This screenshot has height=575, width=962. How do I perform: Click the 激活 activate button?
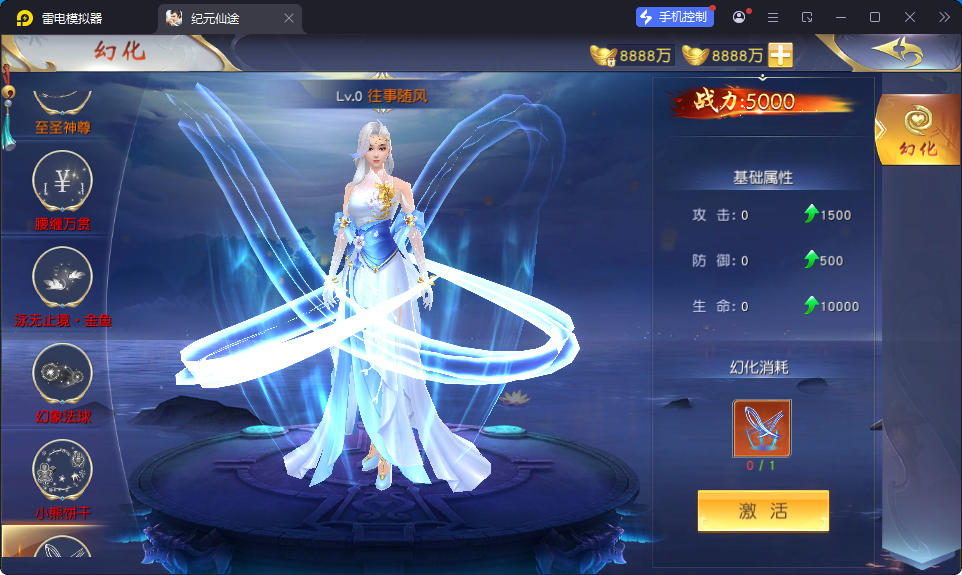pyautogui.click(x=763, y=511)
